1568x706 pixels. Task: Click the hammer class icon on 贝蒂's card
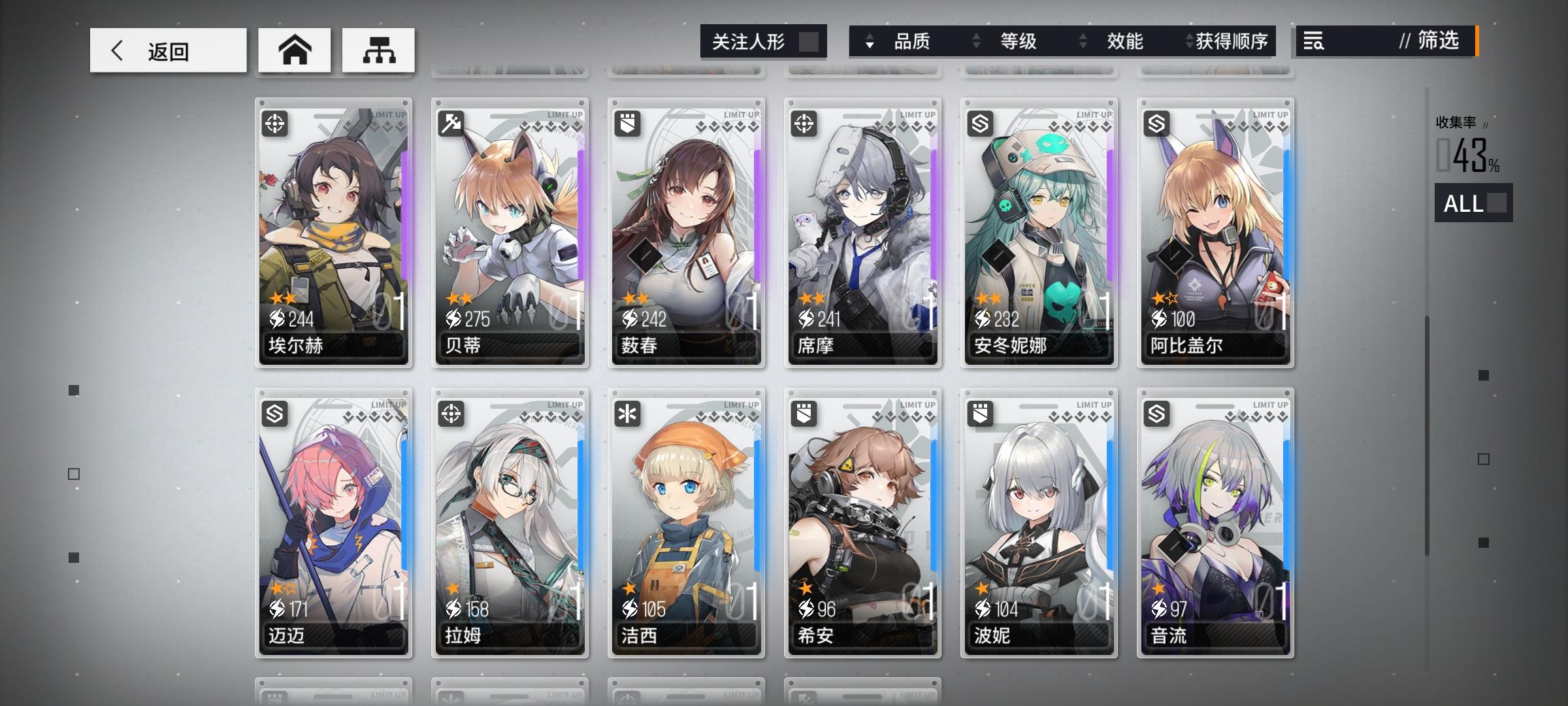click(451, 124)
